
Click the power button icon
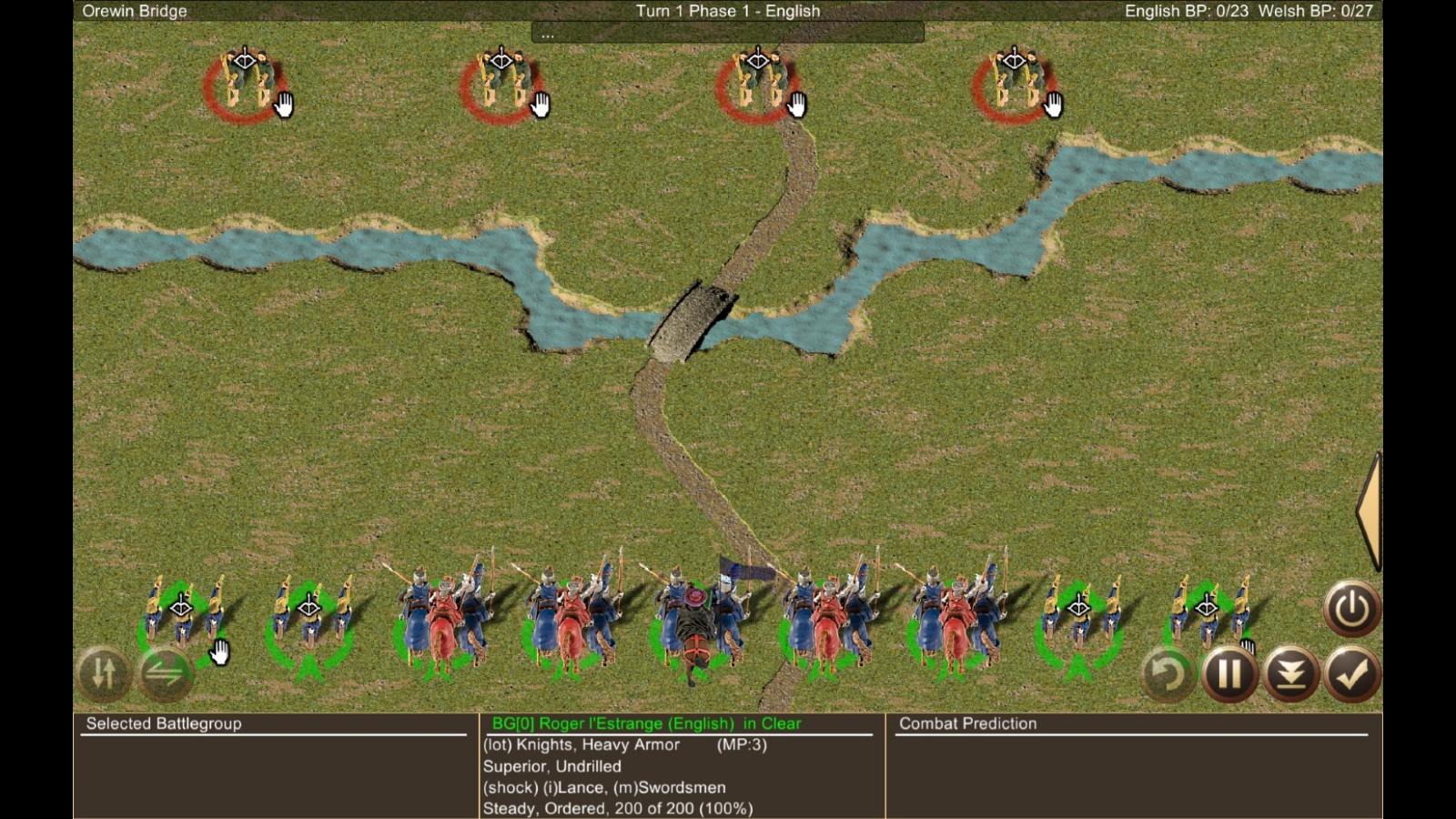point(1351,608)
